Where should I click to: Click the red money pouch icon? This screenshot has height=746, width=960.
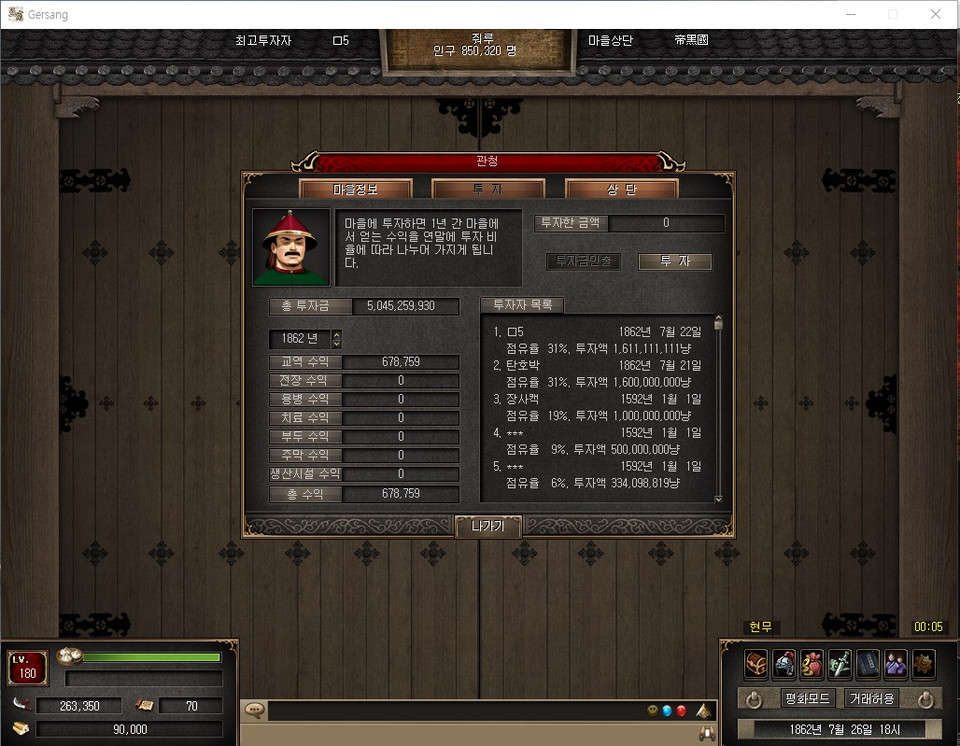pyautogui.click(x=812, y=663)
